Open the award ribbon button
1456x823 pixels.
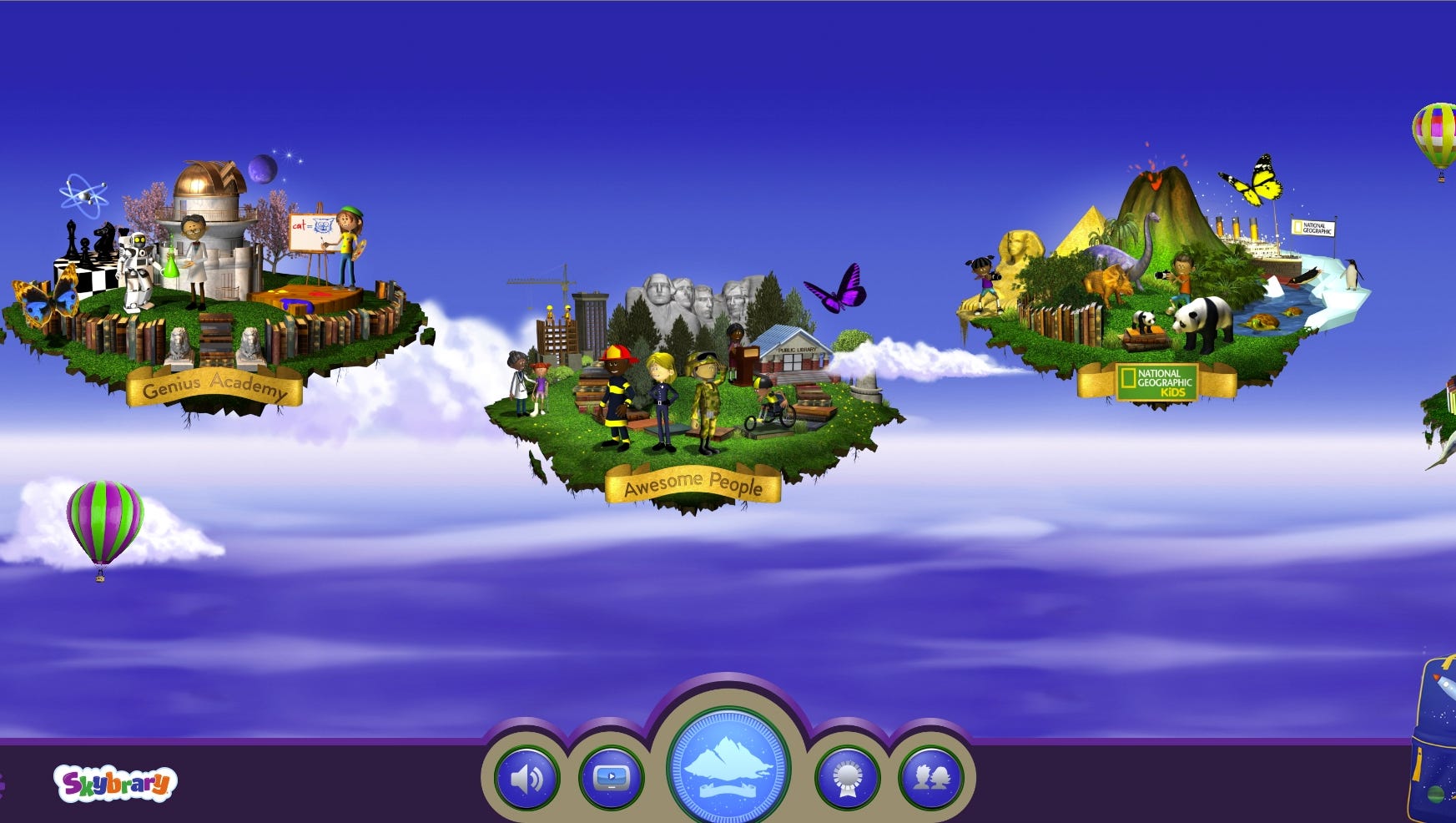coord(848,779)
